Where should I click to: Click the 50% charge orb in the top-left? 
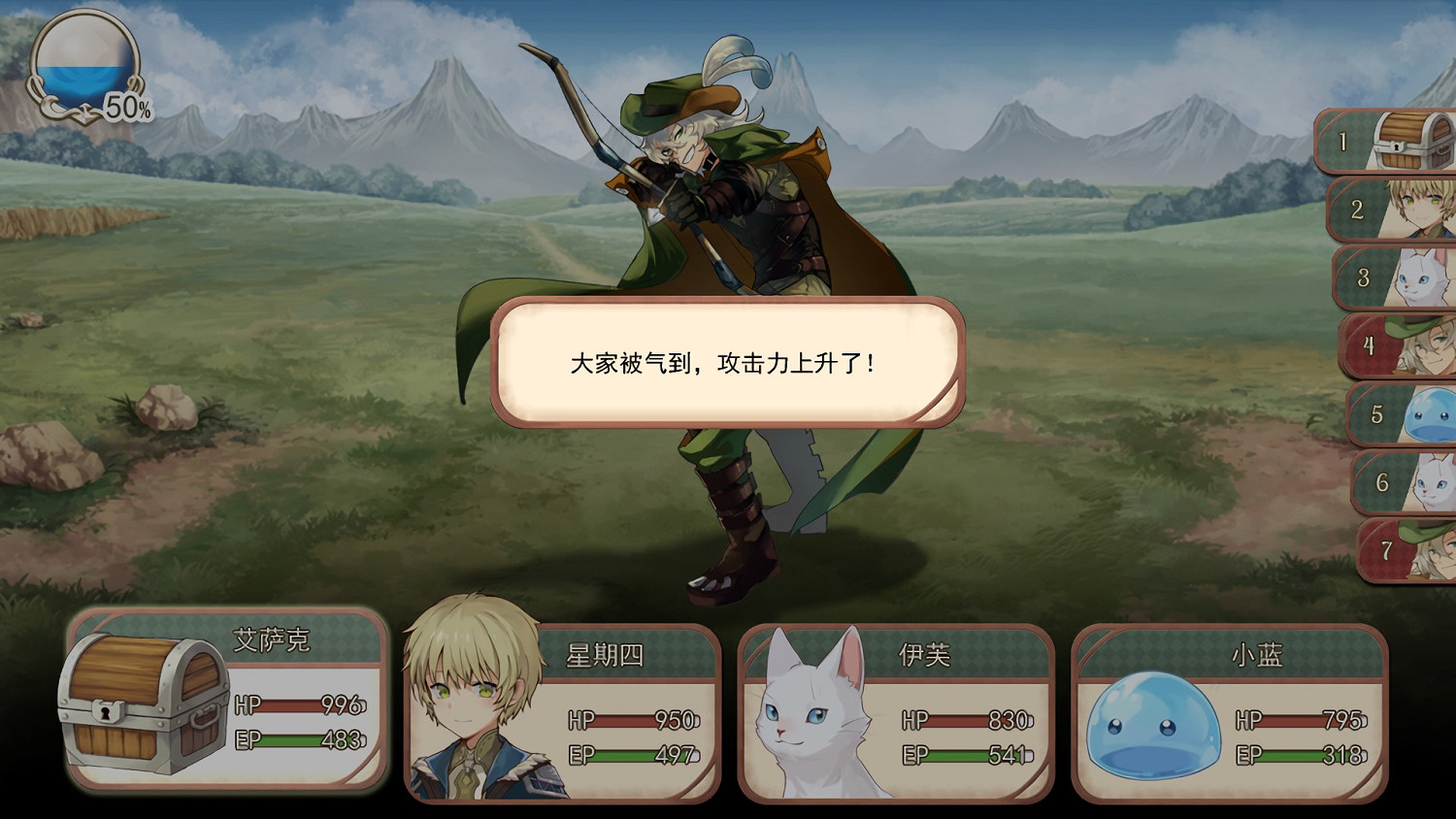click(x=83, y=68)
